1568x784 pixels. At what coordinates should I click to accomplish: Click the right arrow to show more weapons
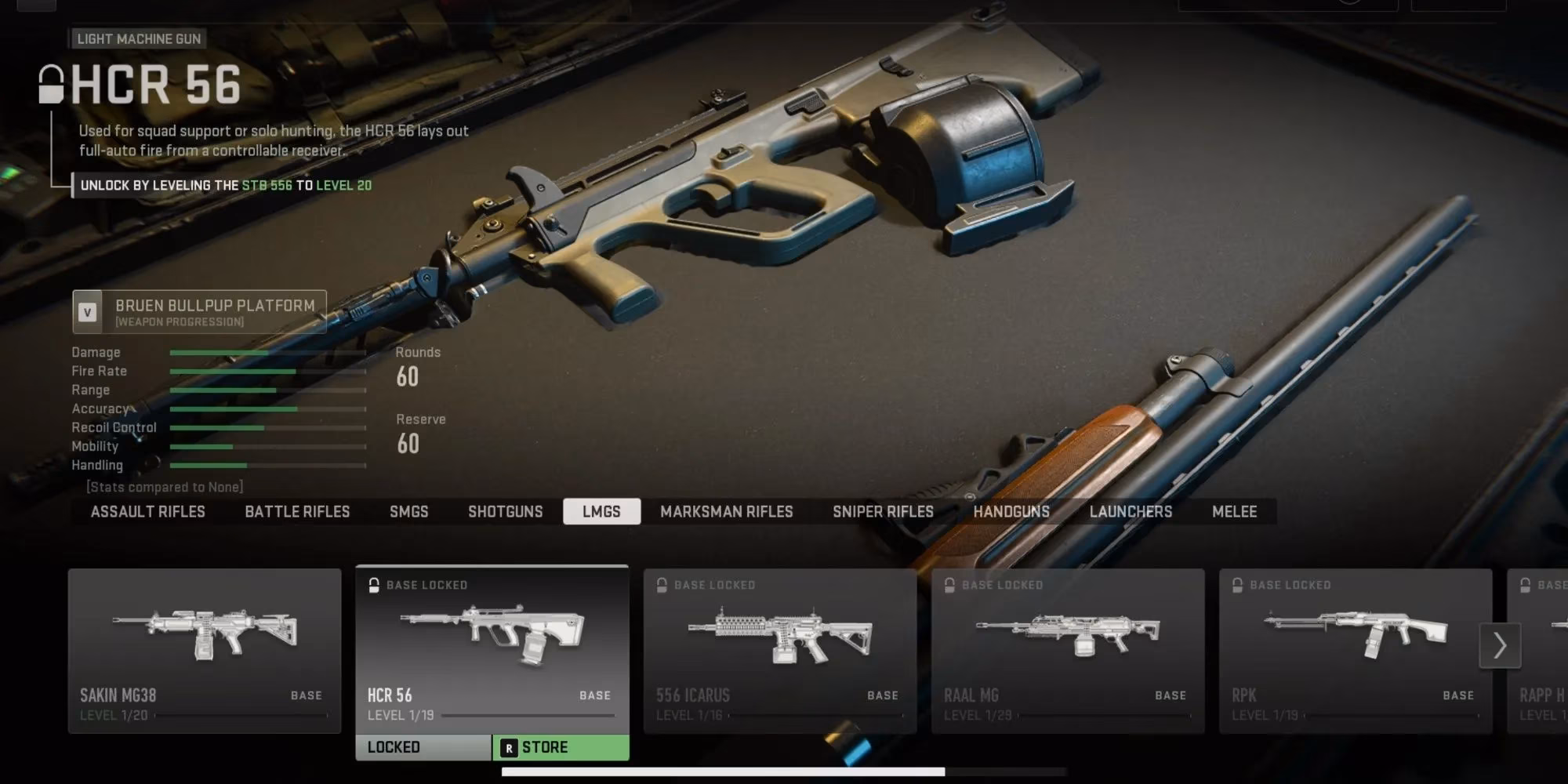[1500, 645]
